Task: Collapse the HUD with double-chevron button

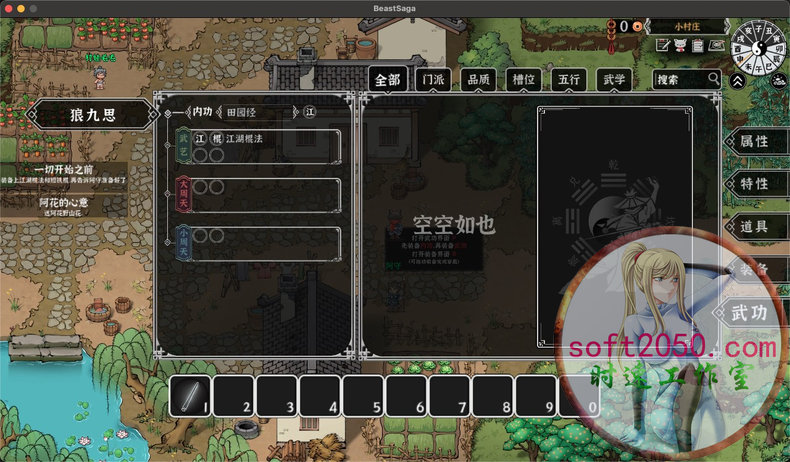Action: 737,82
